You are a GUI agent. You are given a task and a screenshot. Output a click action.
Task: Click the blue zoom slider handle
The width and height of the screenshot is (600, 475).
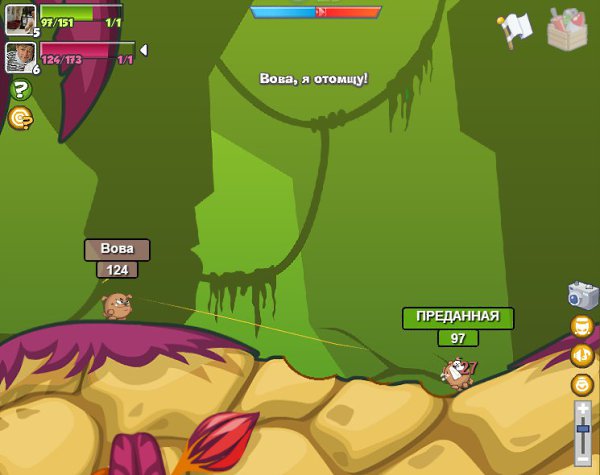click(583, 428)
